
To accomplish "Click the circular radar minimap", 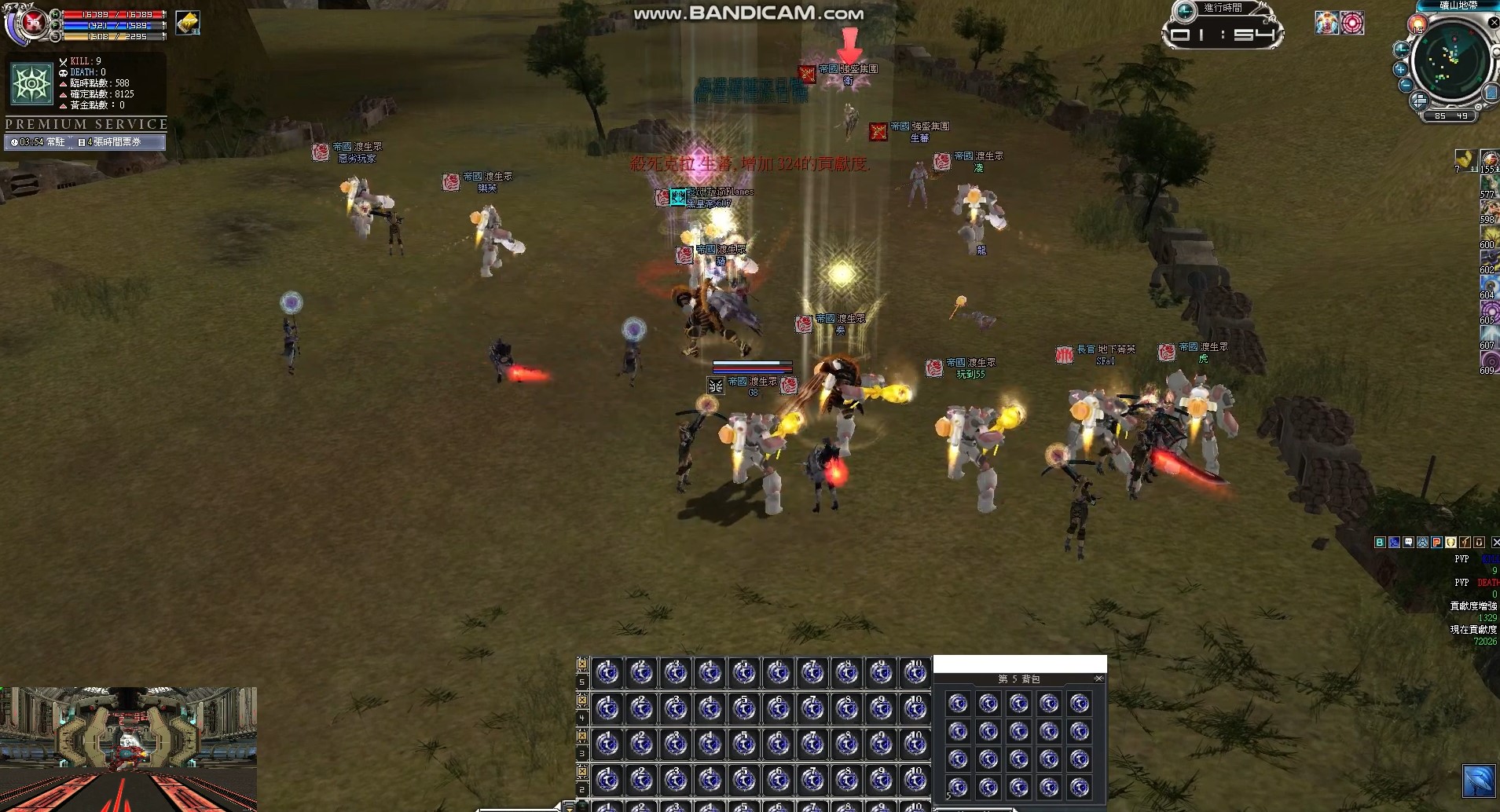I will 1450,63.
